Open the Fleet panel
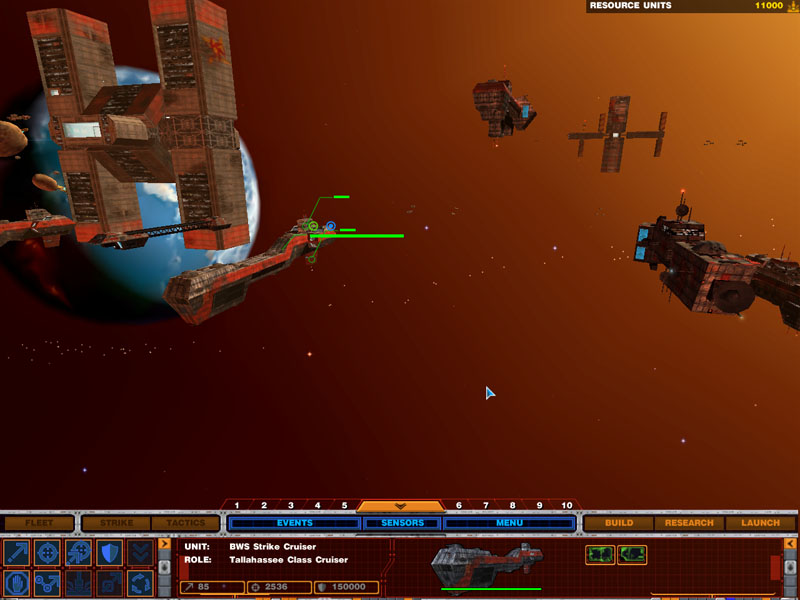Screen dimensions: 800x600 (x=39, y=523)
